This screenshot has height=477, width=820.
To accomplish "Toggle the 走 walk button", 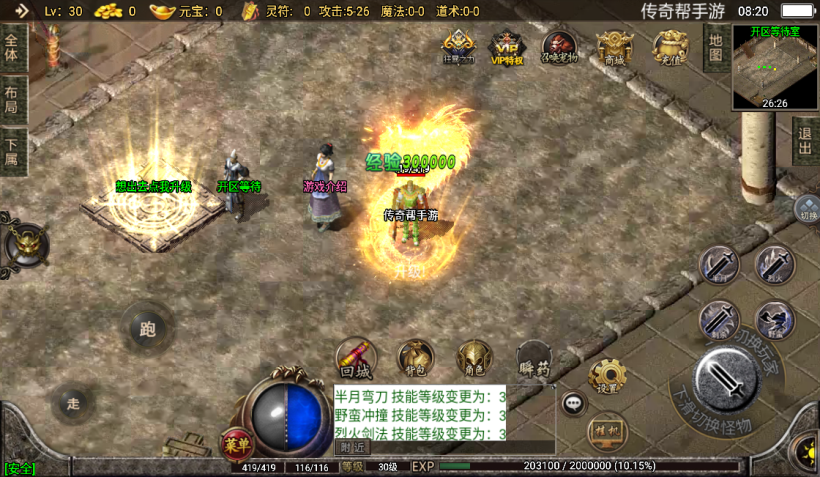I will click(x=73, y=403).
